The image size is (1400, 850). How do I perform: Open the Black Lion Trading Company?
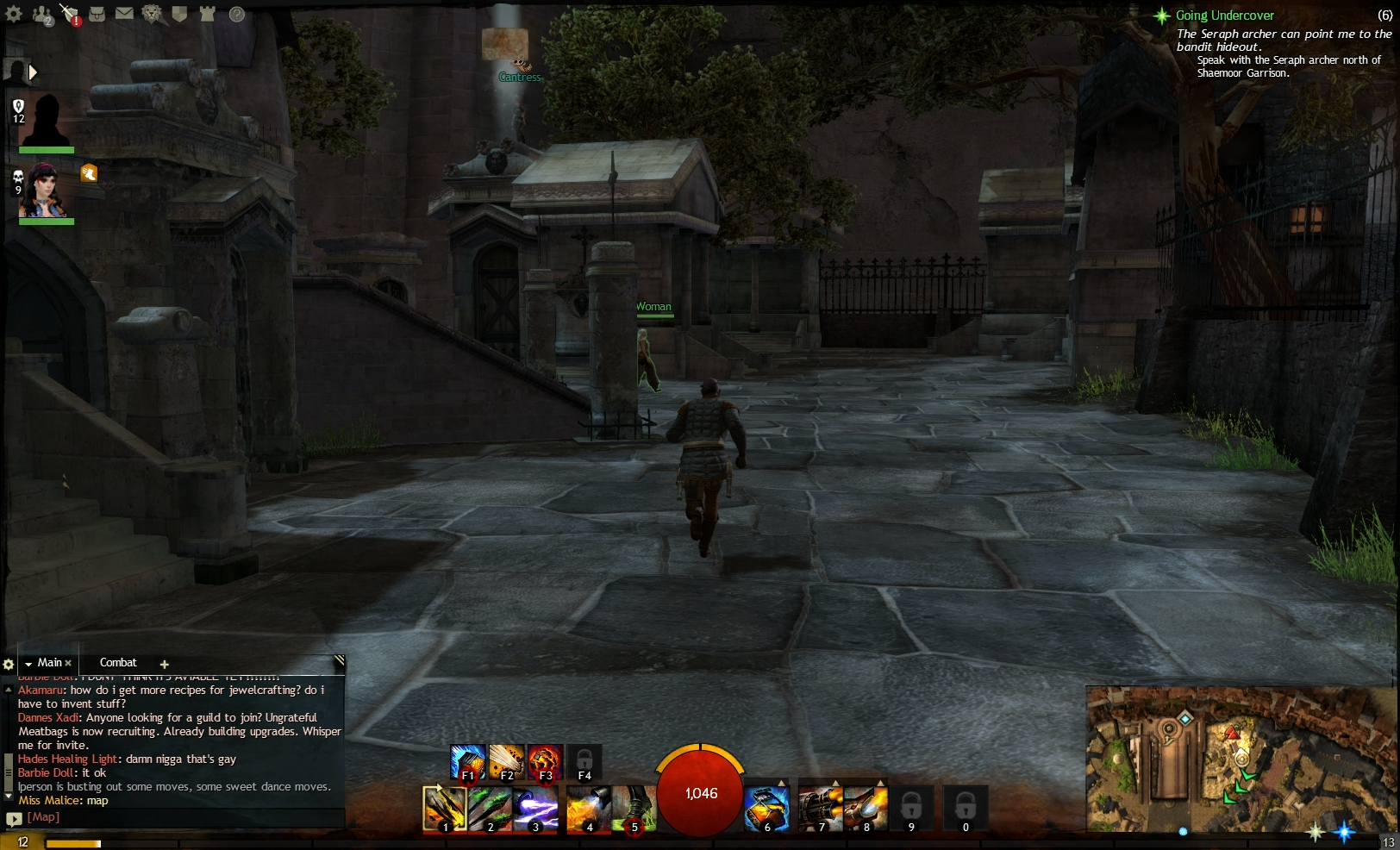click(151, 13)
